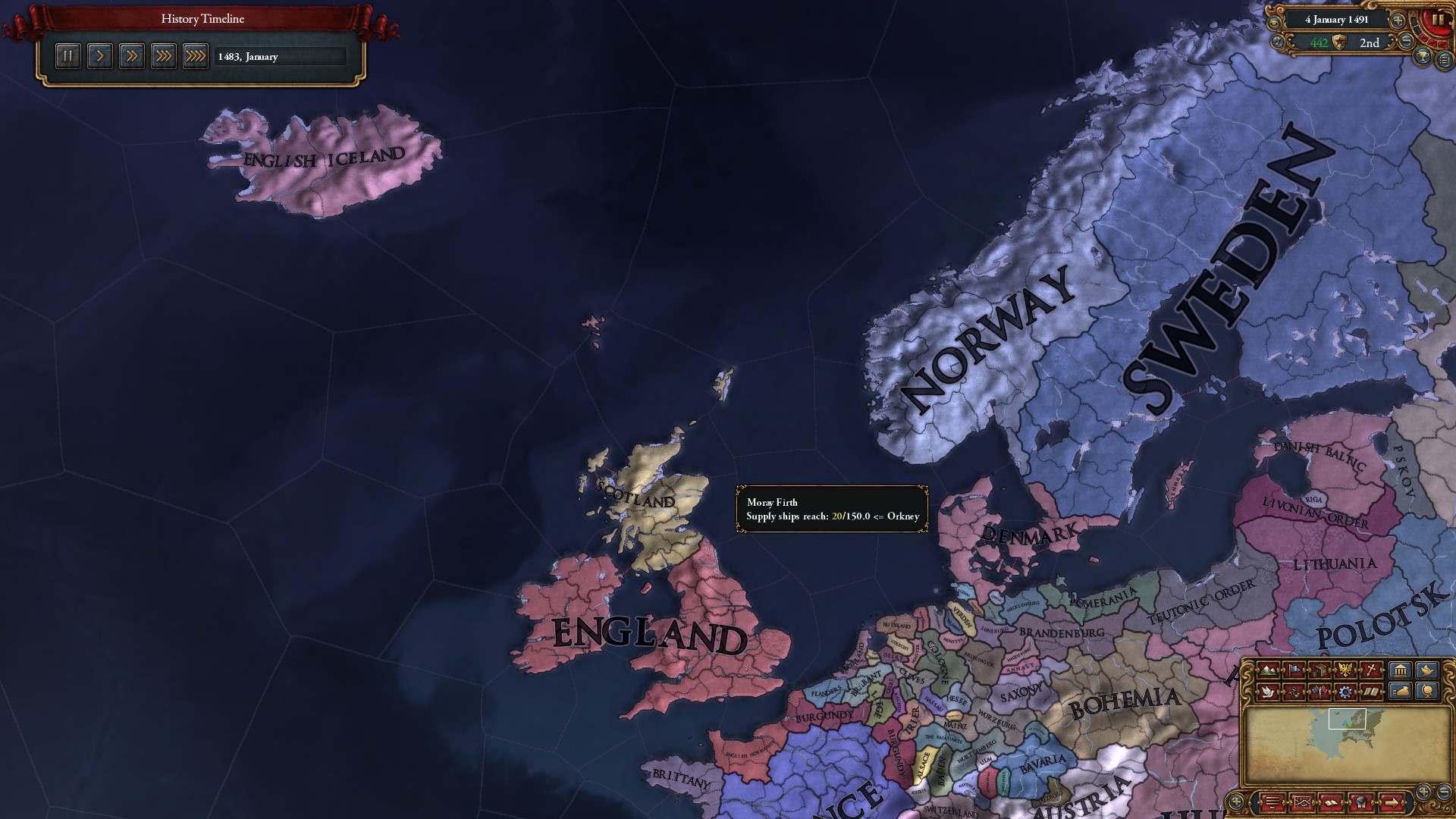Image resolution: width=1456 pixels, height=819 pixels.
Task: Decrease game speed with the minus button
Action: (1406, 42)
